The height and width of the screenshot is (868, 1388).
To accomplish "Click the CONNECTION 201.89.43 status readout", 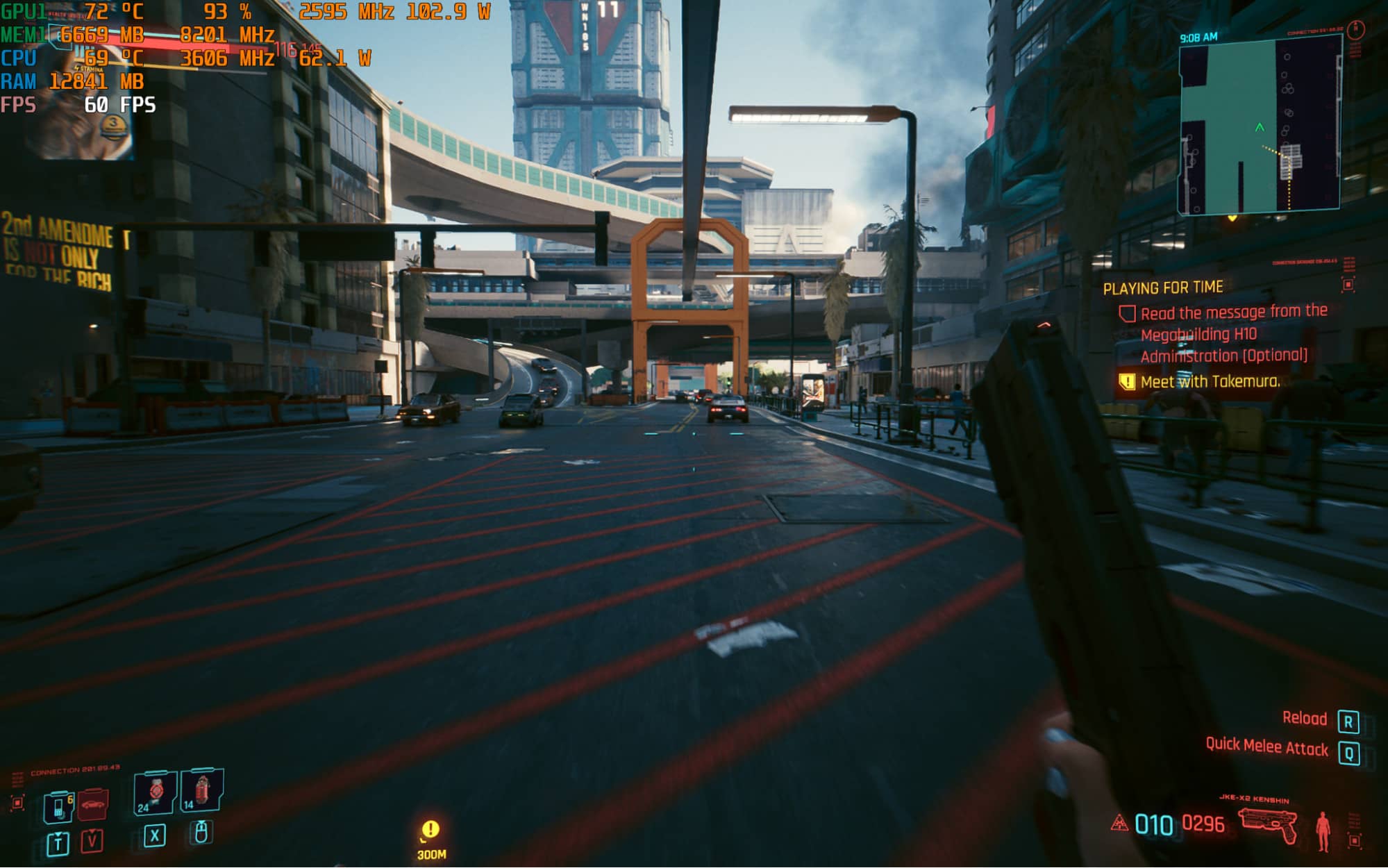I will pyautogui.click(x=75, y=769).
